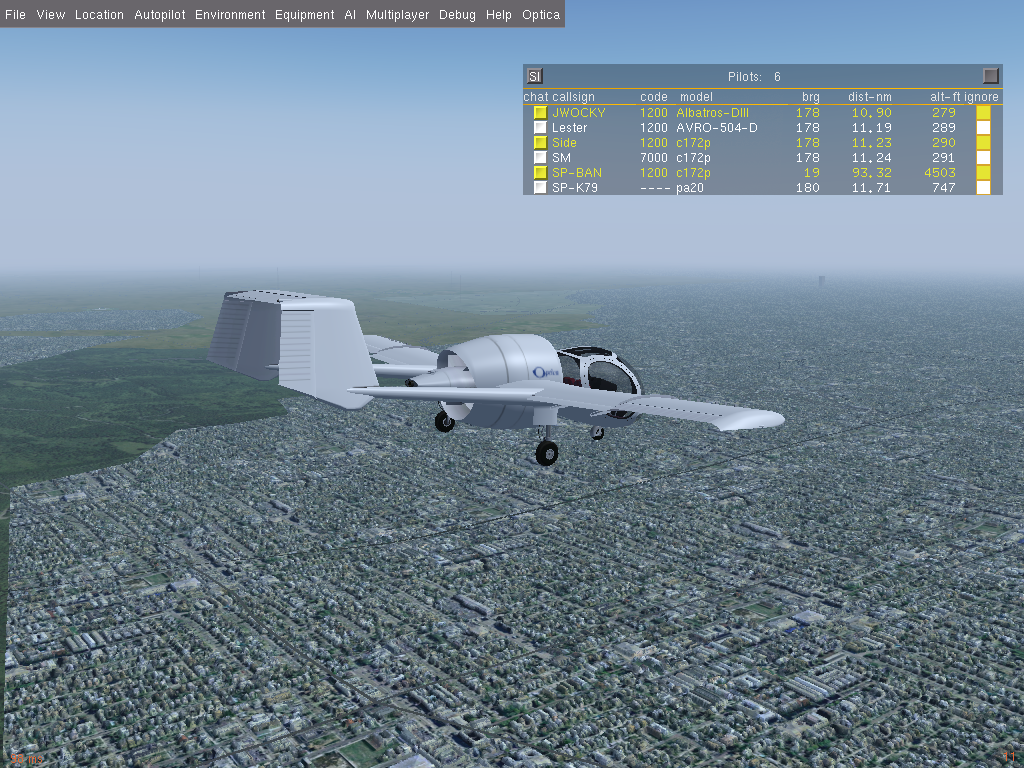Toggle chat checkbox for pilot JWOCKY
The height and width of the screenshot is (768, 1024).
(x=540, y=113)
